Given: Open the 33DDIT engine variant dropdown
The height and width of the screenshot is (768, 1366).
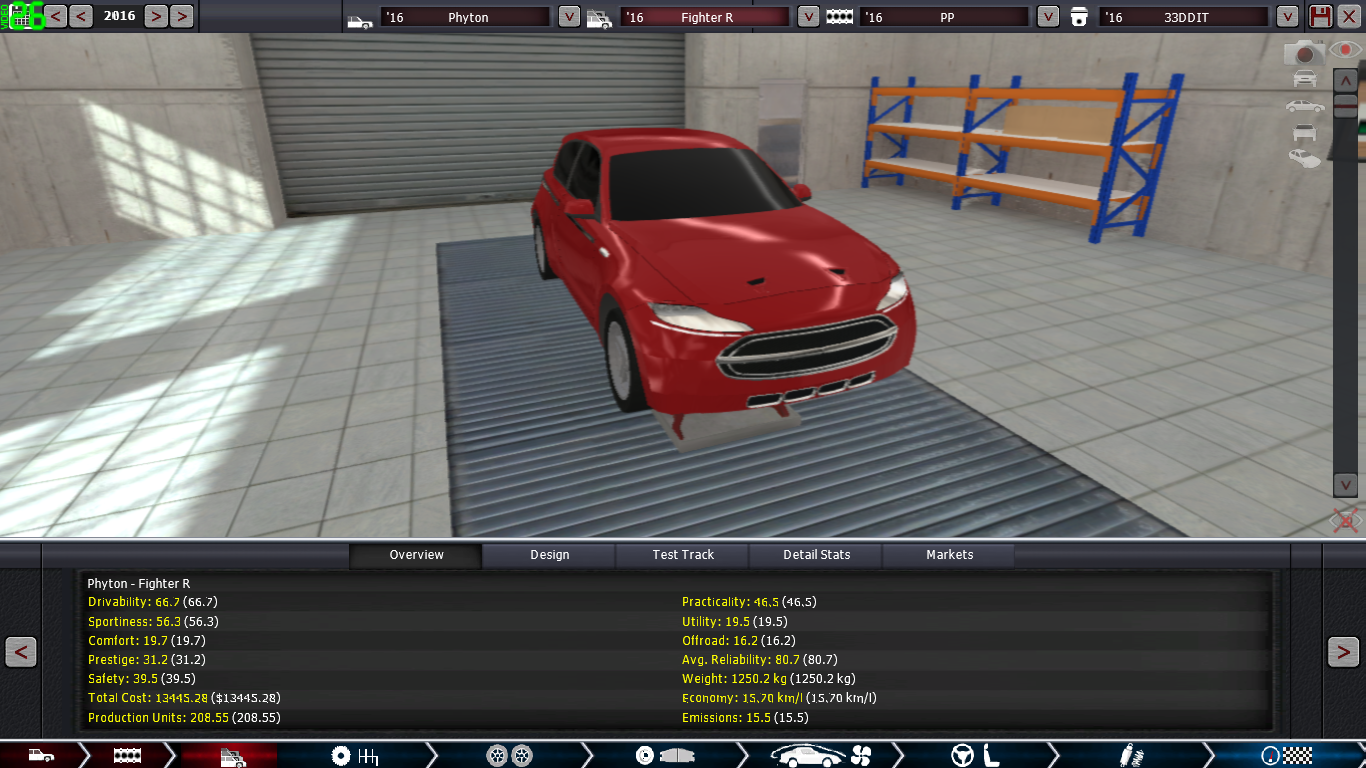Looking at the screenshot, I should point(1288,17).
